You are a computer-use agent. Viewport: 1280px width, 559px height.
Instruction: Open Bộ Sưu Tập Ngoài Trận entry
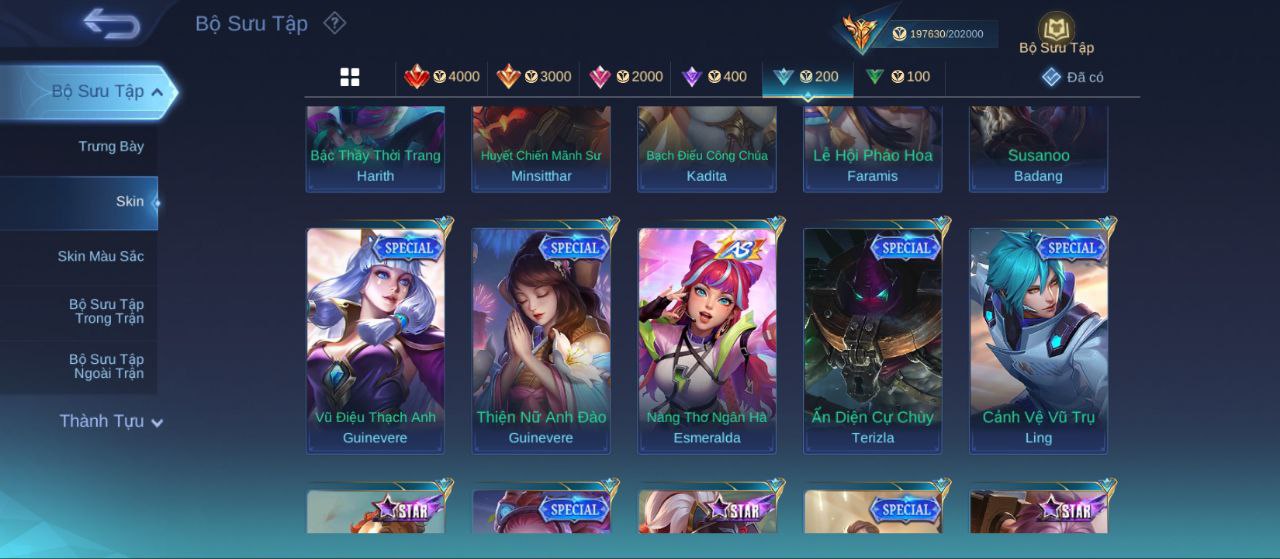[106, 366]
